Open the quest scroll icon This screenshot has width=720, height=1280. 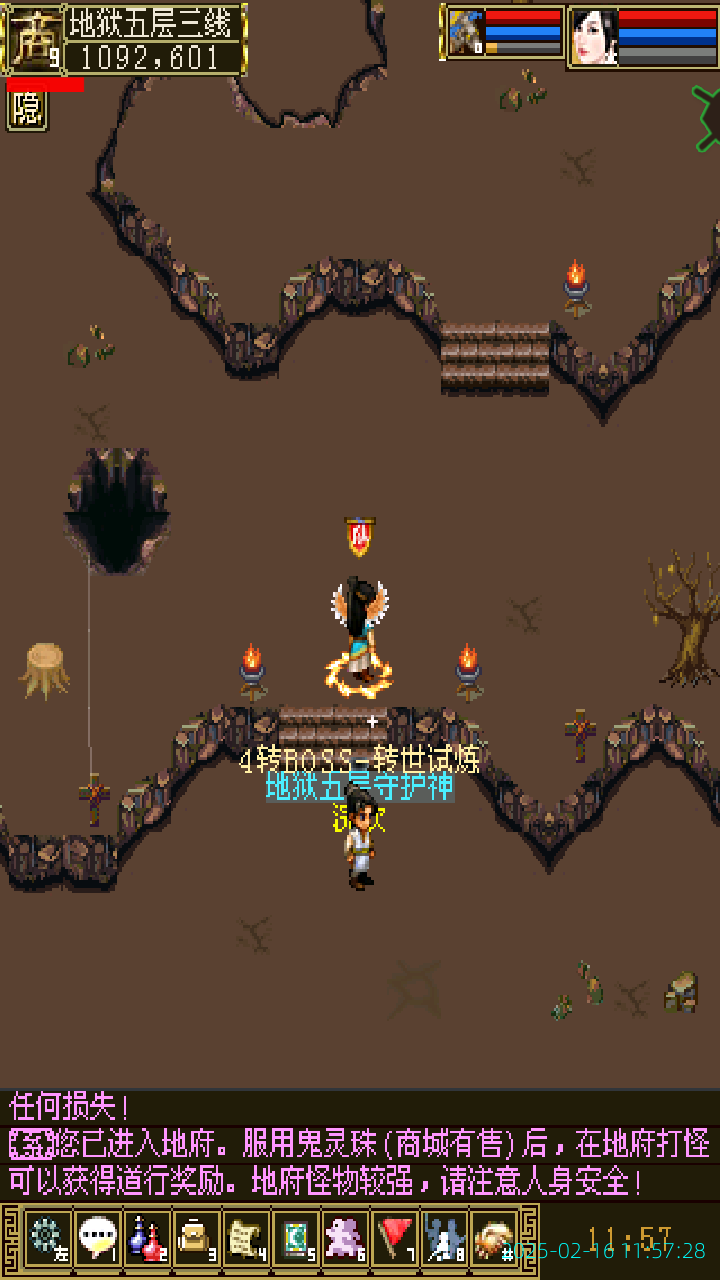(x=246, y=1239)
